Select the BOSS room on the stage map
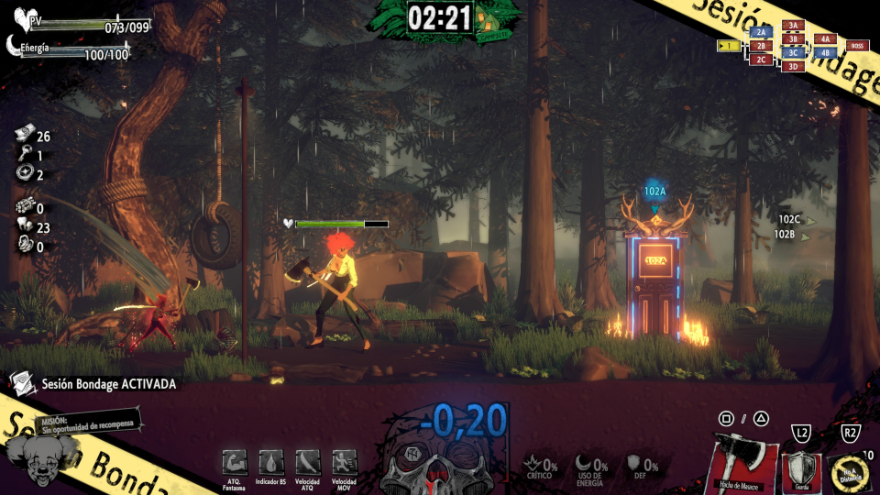880x495 pixels. pos(856,45)
